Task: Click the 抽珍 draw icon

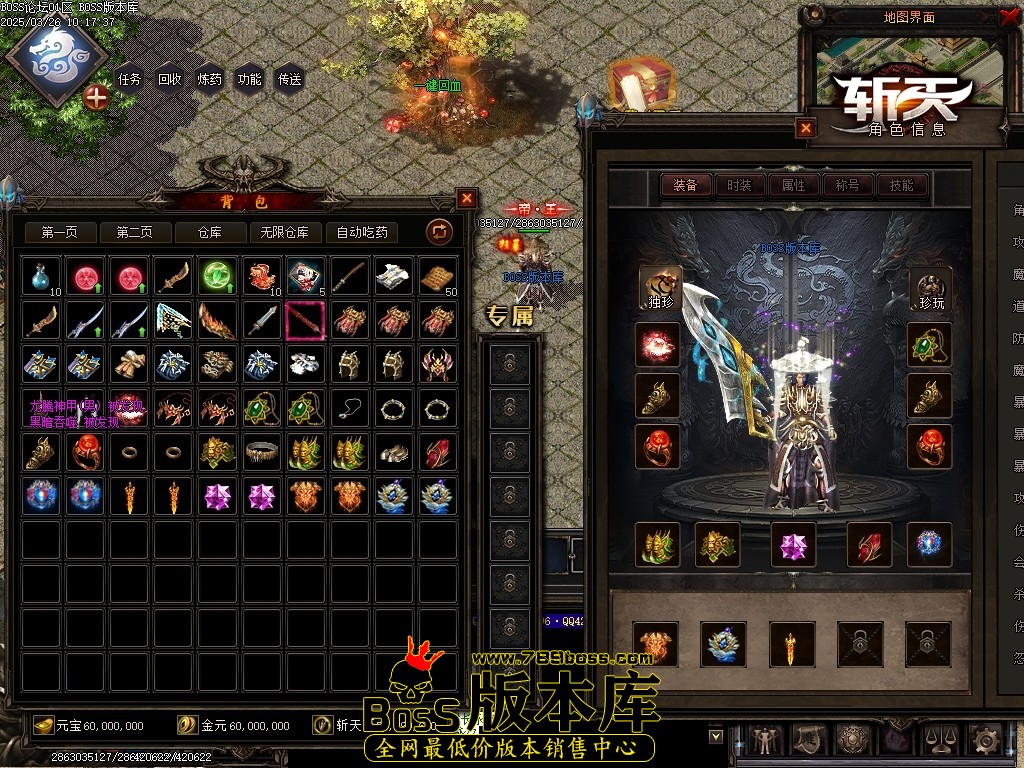Action: [x=658, y=288]
